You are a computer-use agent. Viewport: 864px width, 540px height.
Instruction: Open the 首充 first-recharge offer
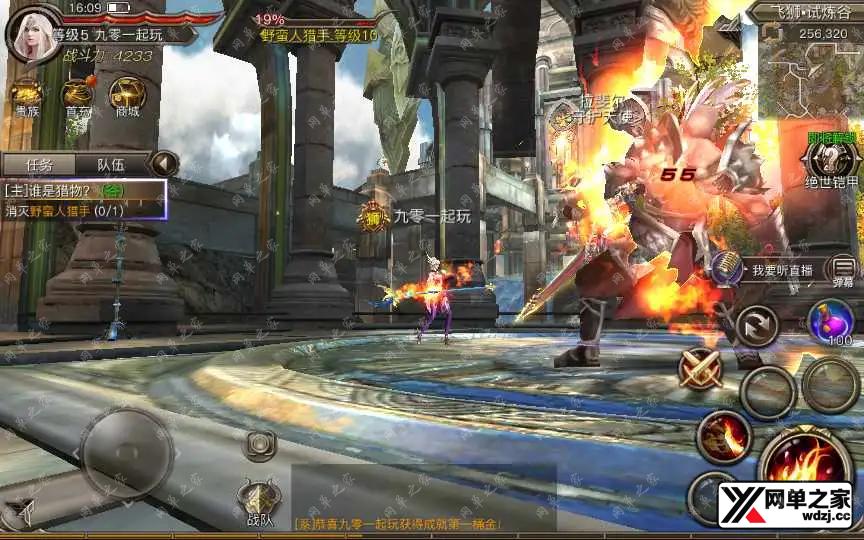click(x=76, y=97)
